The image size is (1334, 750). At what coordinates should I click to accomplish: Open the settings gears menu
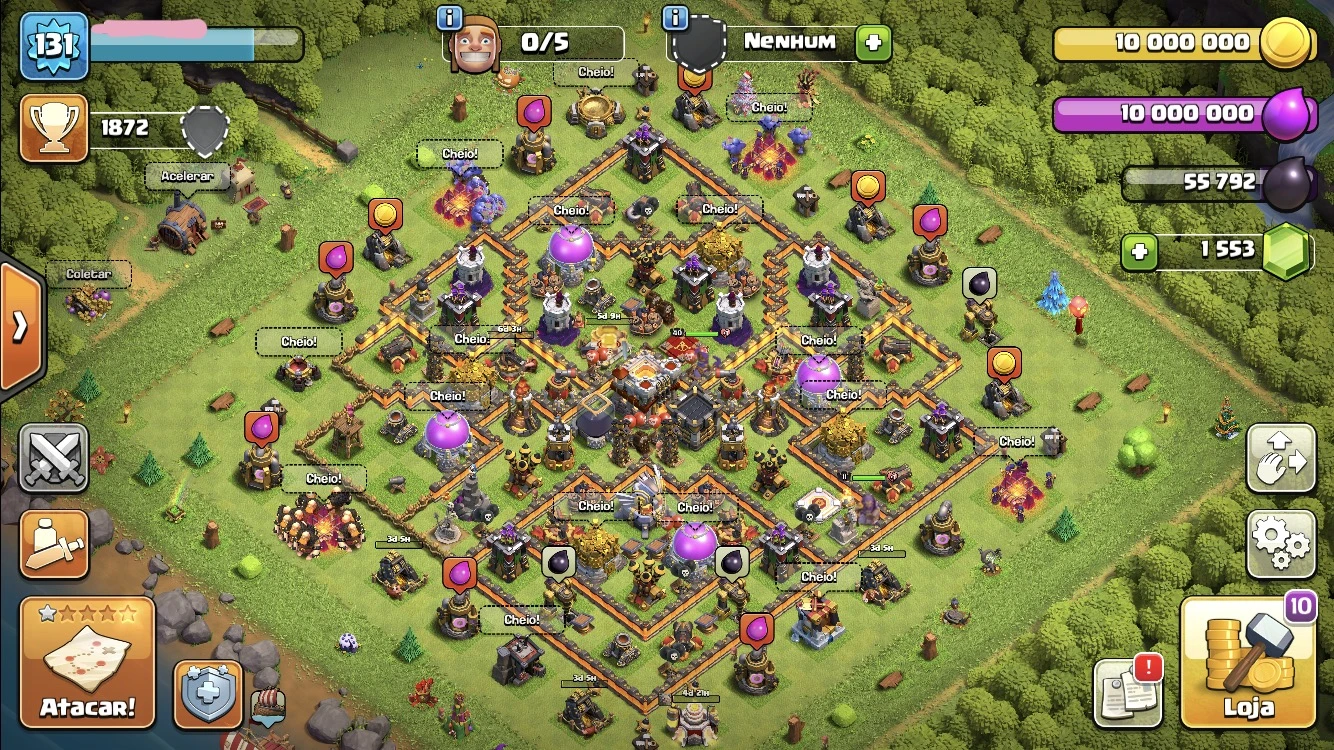(1280, 544)
